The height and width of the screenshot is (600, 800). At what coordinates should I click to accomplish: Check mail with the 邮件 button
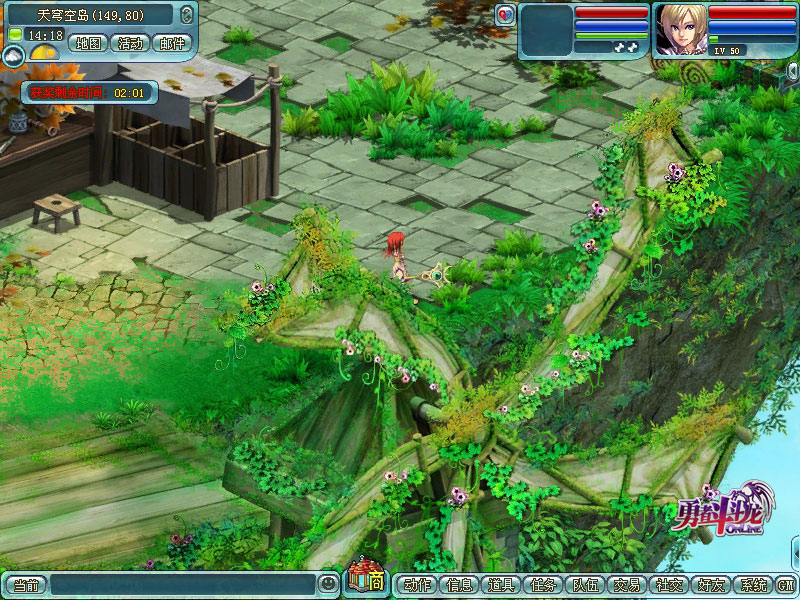171,43
